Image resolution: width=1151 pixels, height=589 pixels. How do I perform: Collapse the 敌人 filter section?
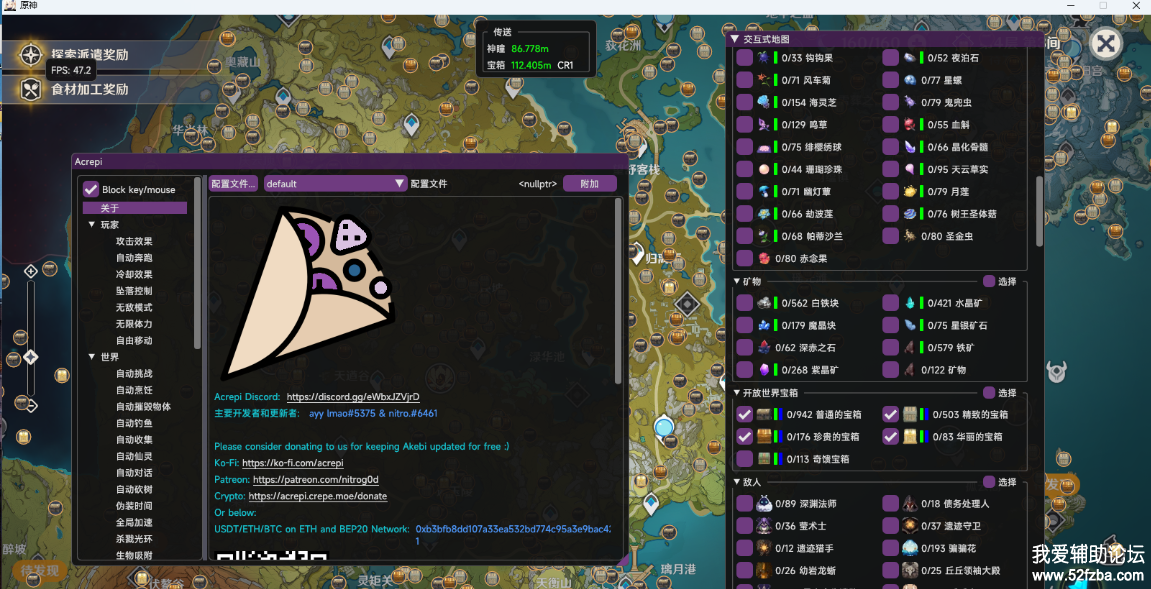pos(736,482)
